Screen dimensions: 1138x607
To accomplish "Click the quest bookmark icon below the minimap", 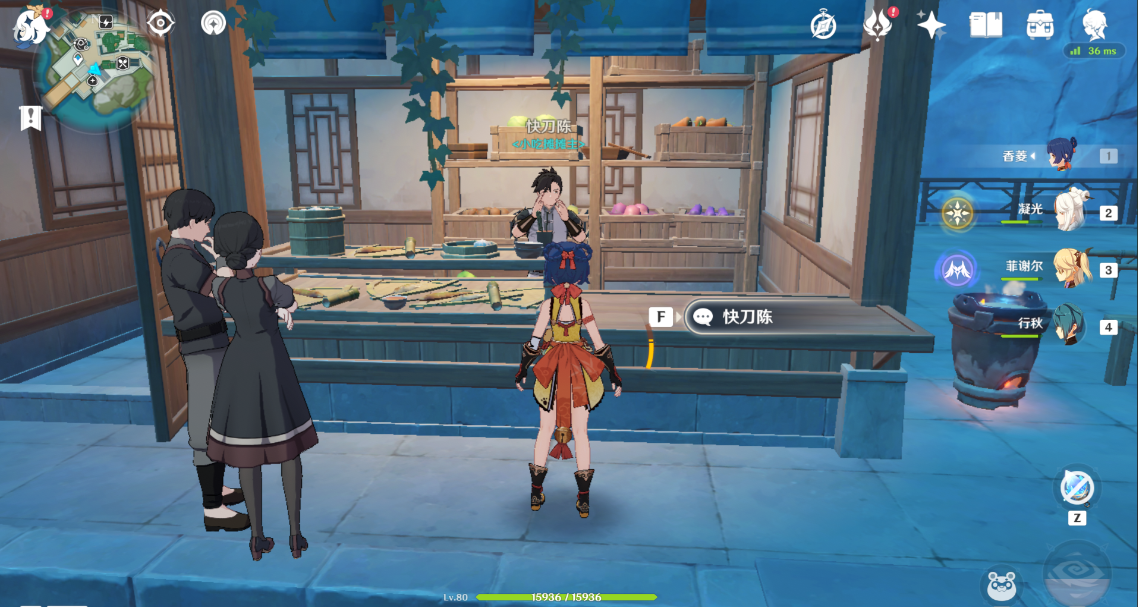I will coord(31,117).
